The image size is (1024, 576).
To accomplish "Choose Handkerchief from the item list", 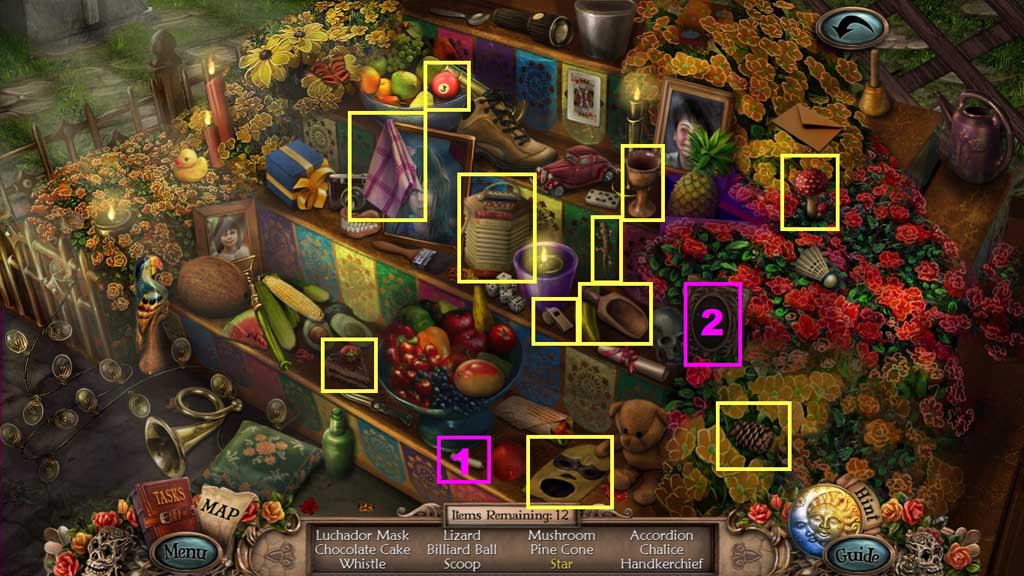I will coord(661,564).
